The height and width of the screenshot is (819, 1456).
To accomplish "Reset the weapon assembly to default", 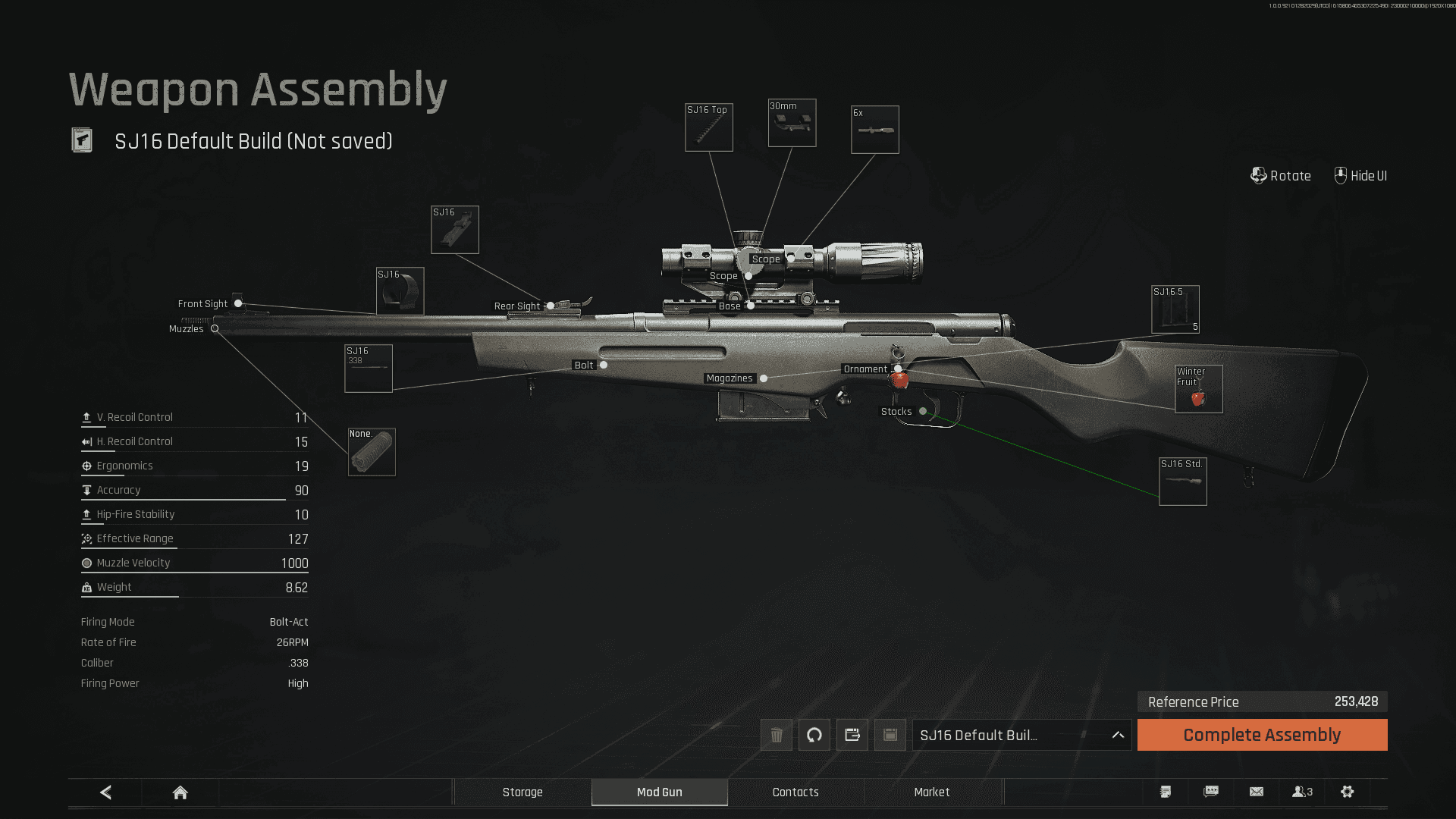I will (814, 735).
